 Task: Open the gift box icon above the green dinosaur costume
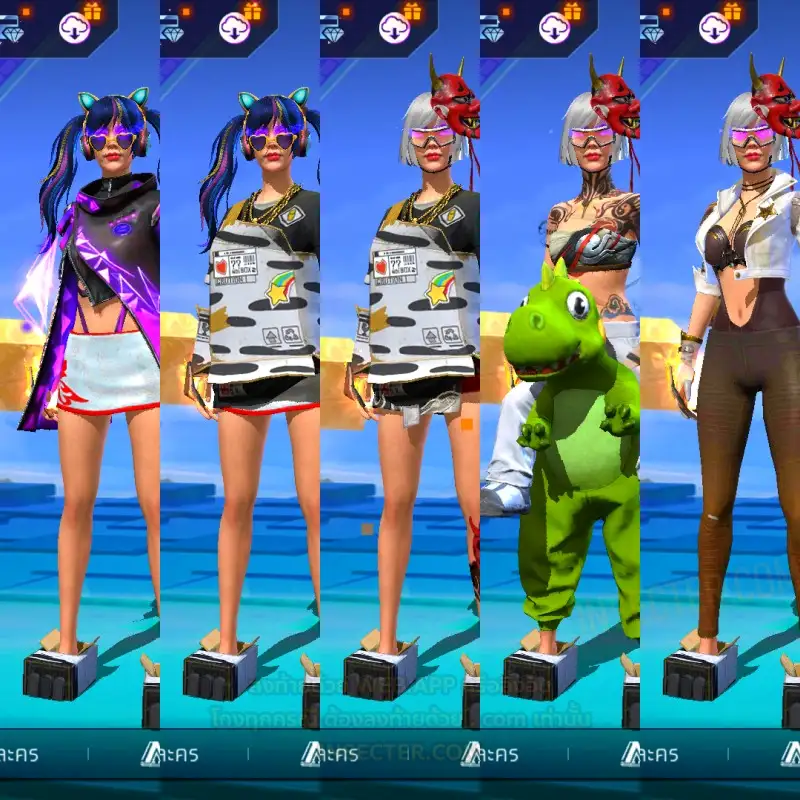572,11
